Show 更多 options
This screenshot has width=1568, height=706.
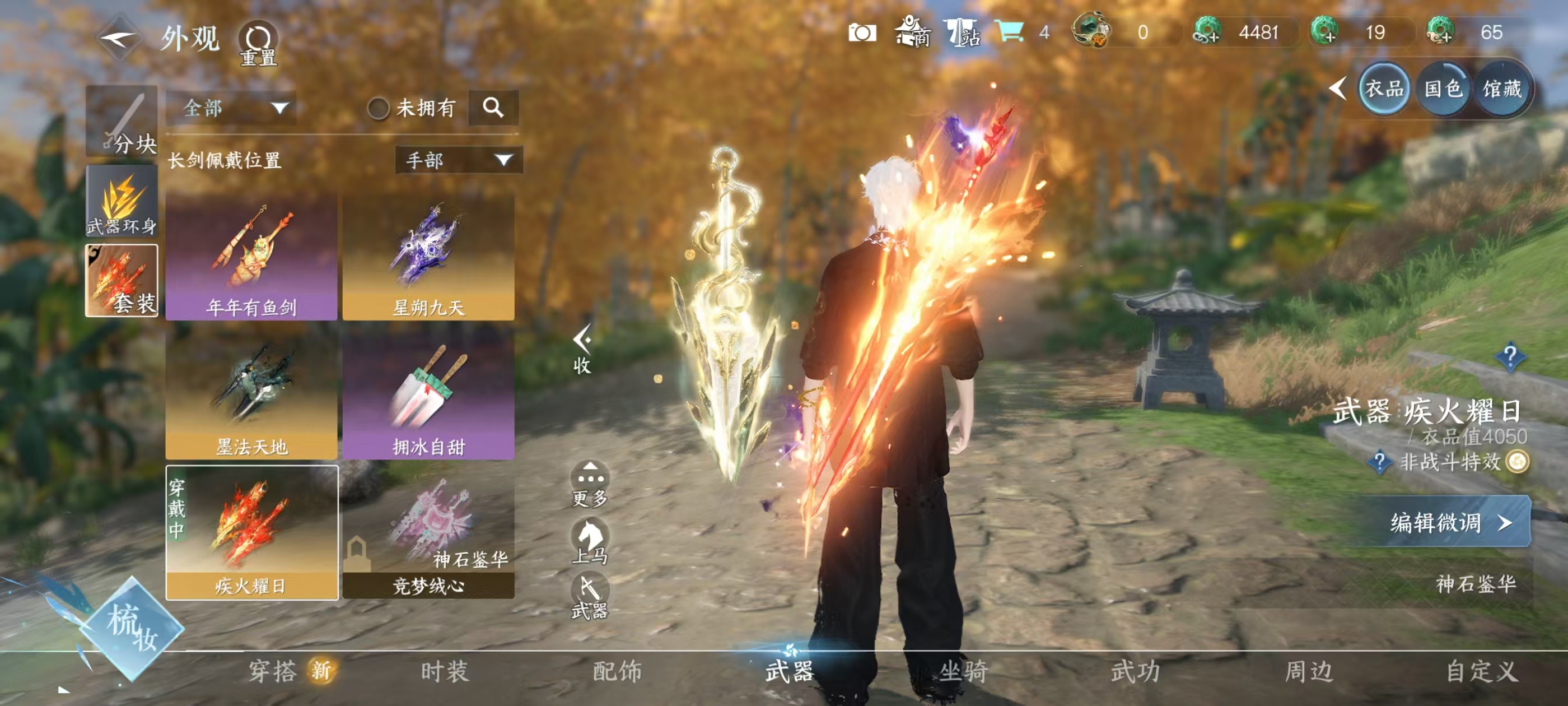click(589, 485)
